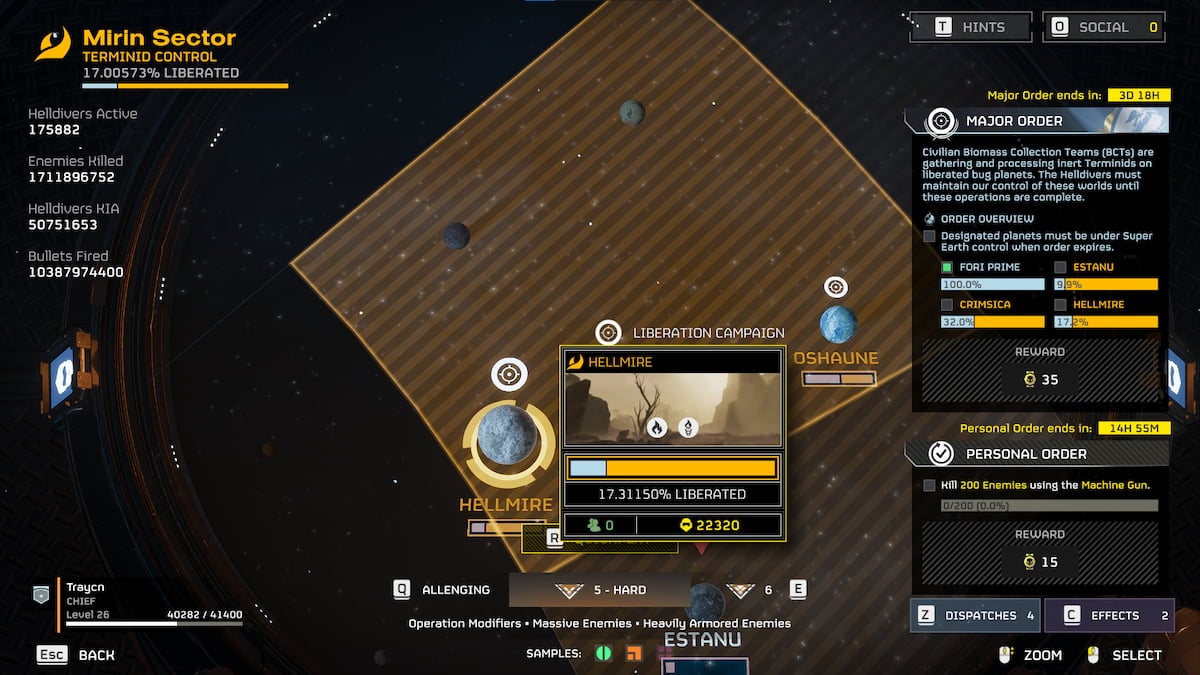The width and height of the screenshot is (1200, 675).
Task: Click the target marker above Oshaune
Action: click(x=836, y=287)
